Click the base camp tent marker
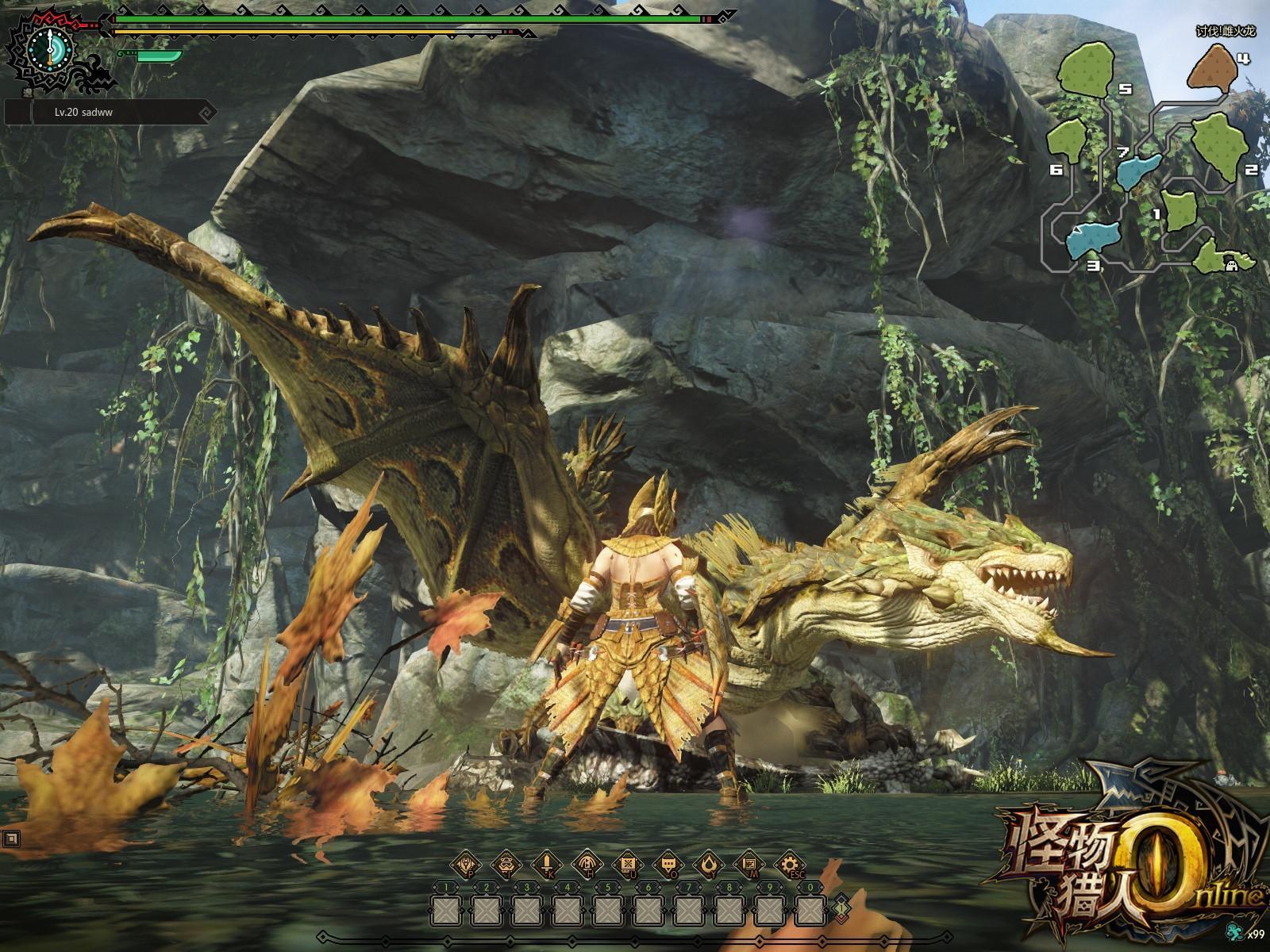 (x=1233, y=264)
